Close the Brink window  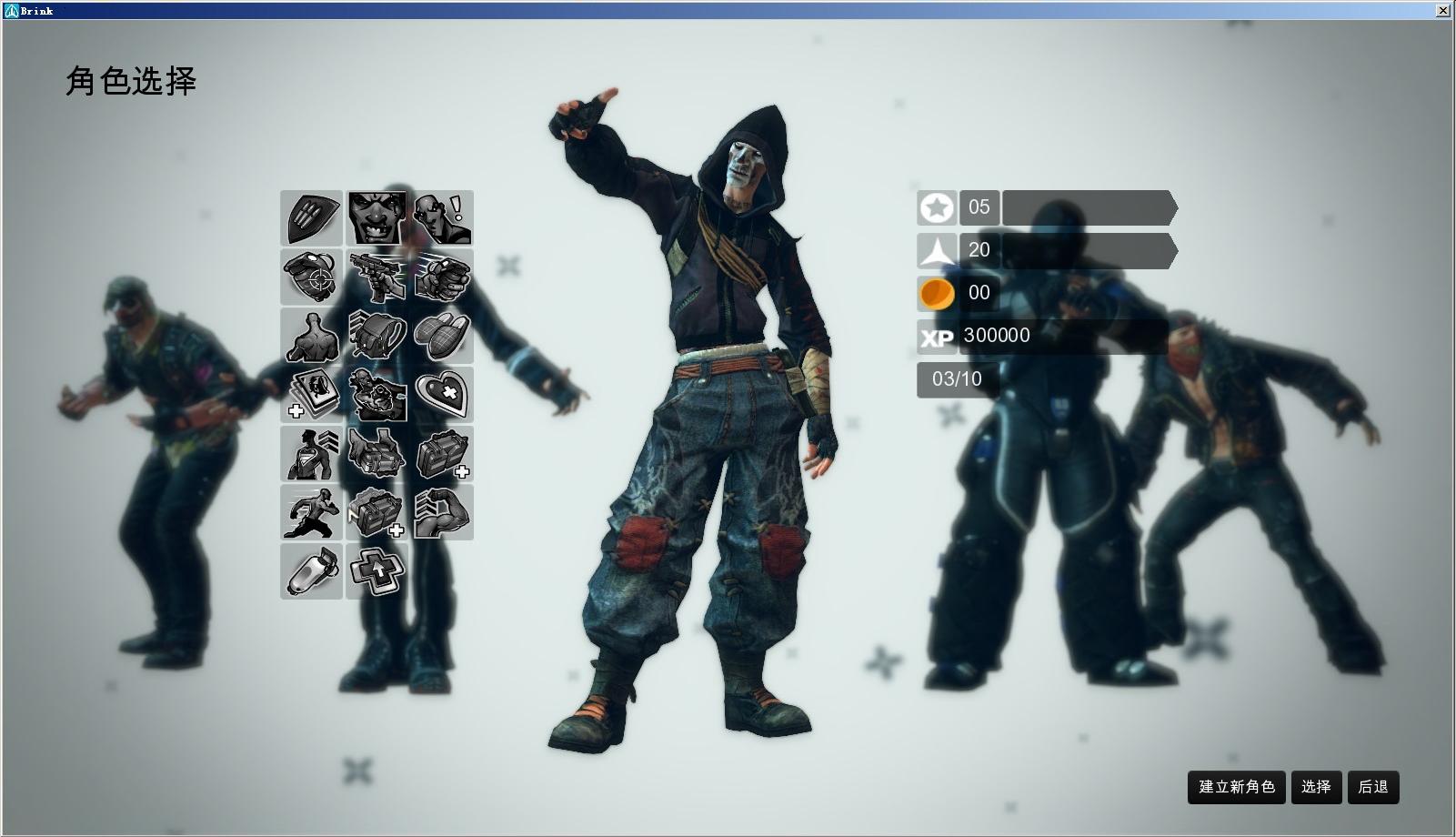tap(1442, 11)
